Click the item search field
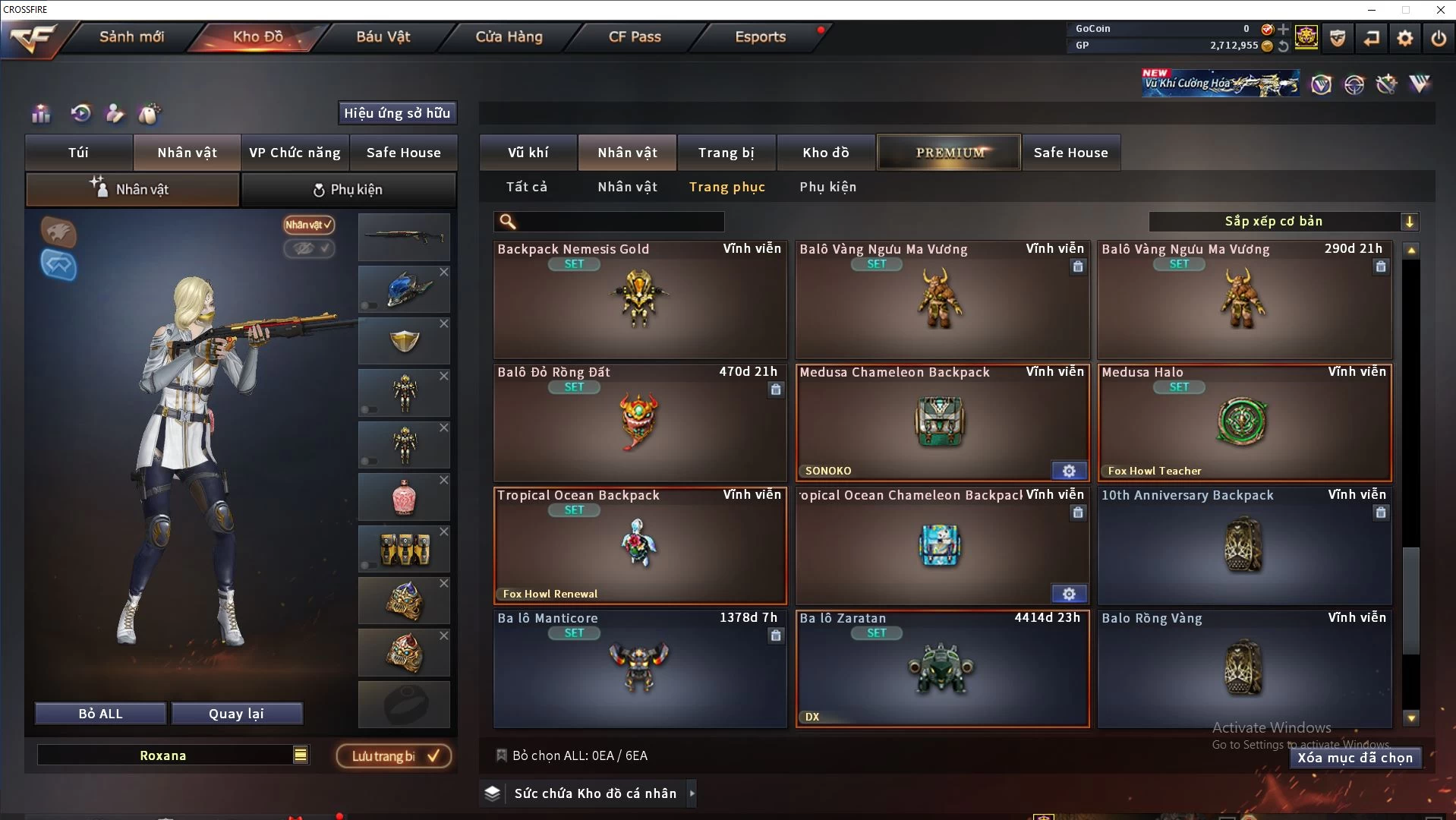 click(x=619, y=222)
